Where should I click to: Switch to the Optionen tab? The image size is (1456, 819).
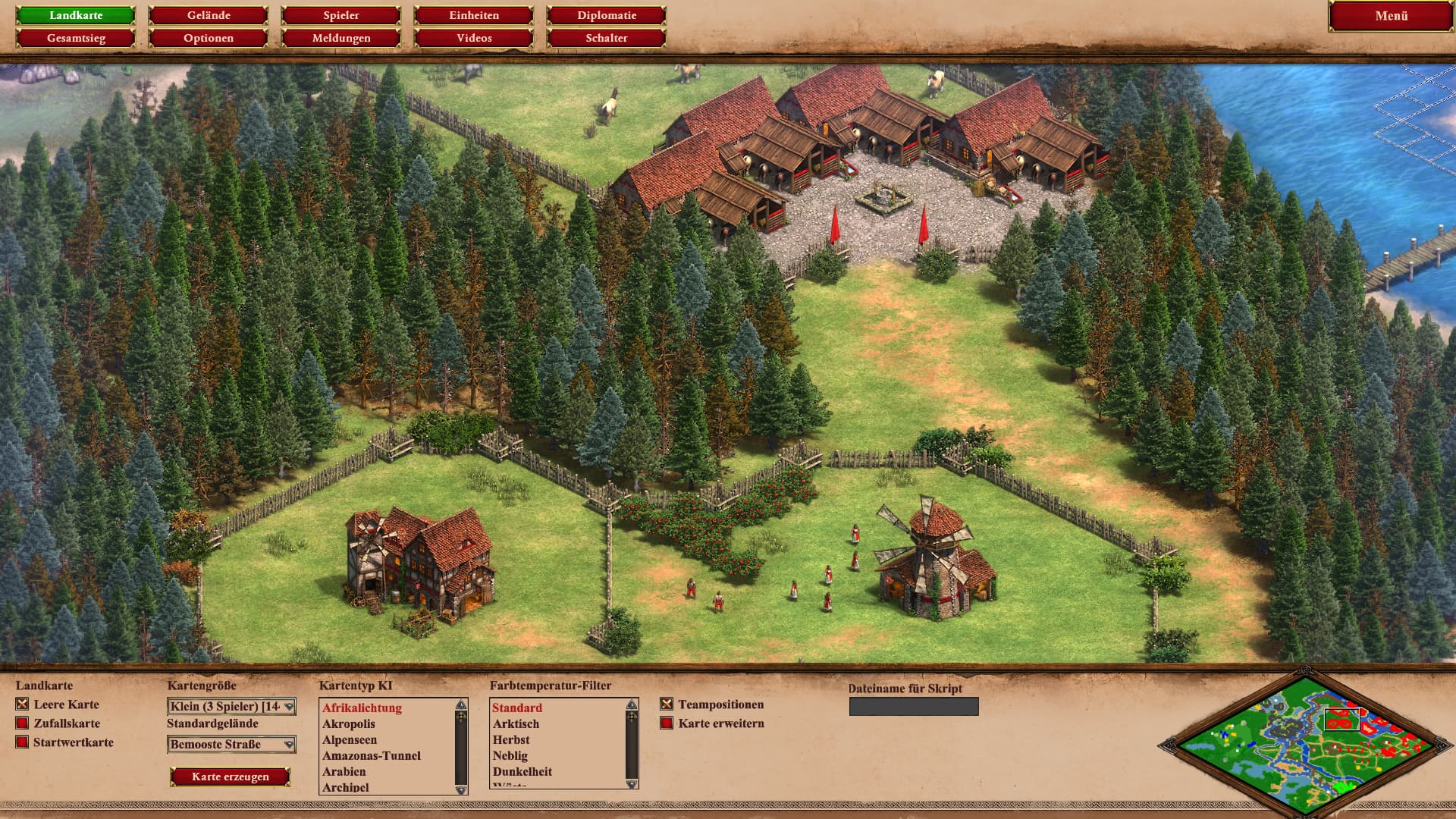[x=209, y=38]
